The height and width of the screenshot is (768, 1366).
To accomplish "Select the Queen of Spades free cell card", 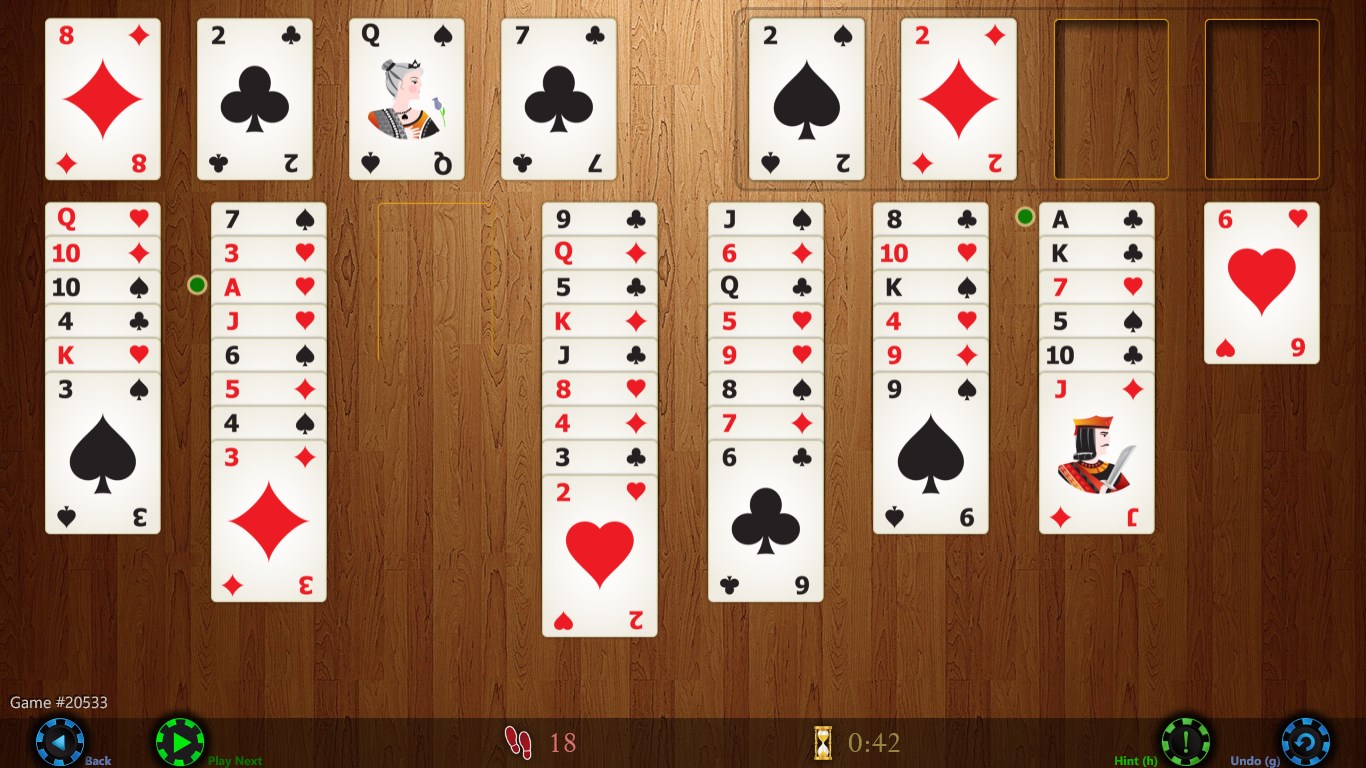I will coord(406,97).
